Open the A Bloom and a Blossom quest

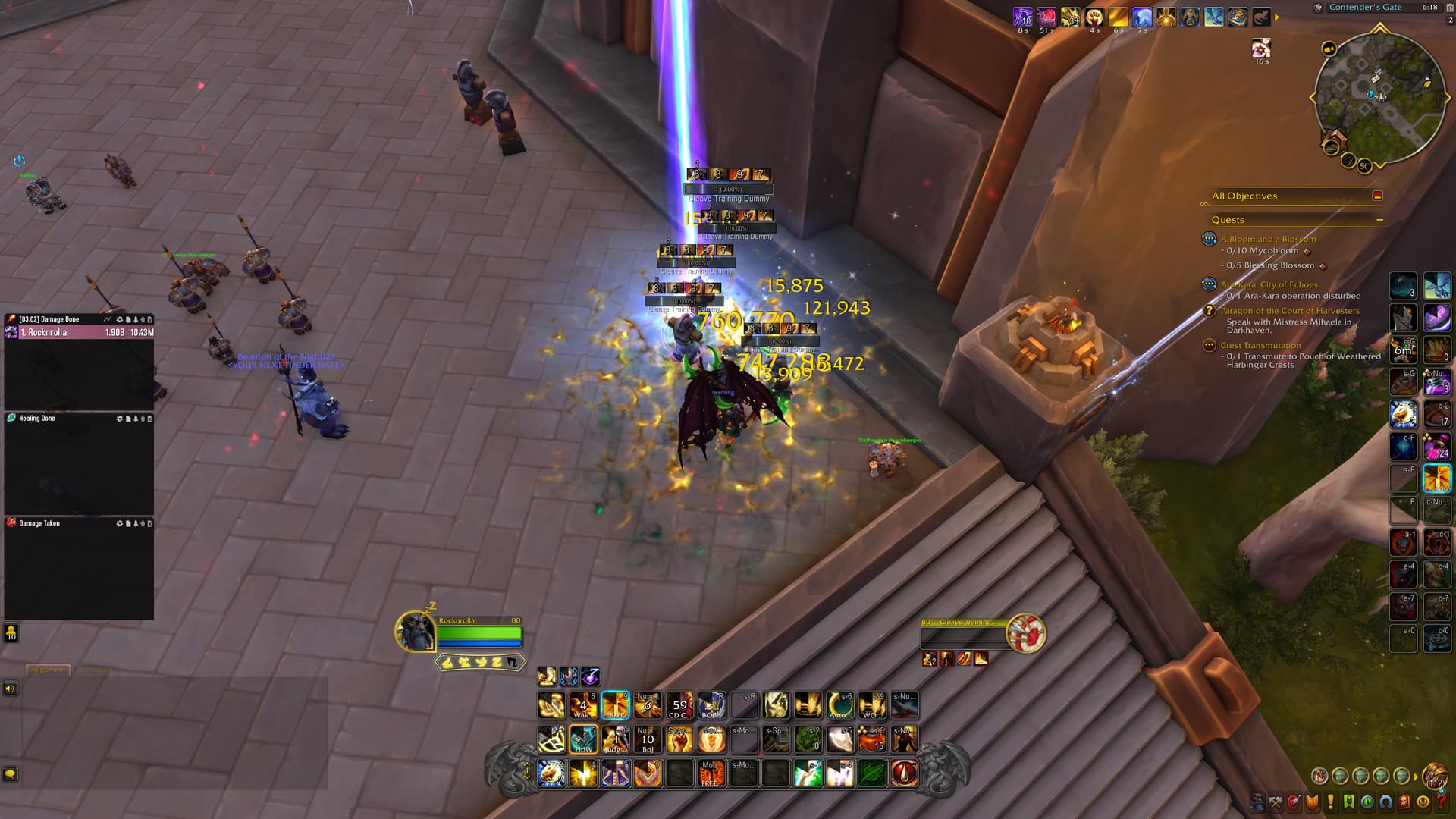pos(1268,239)
